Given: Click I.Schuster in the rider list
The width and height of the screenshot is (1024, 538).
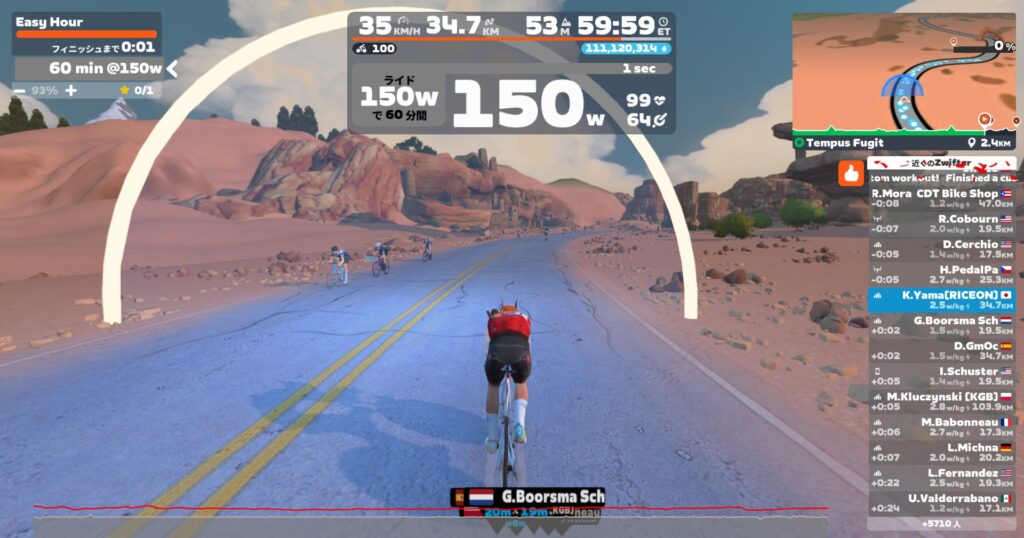Looking at the screenshot, I should (942, 376).
